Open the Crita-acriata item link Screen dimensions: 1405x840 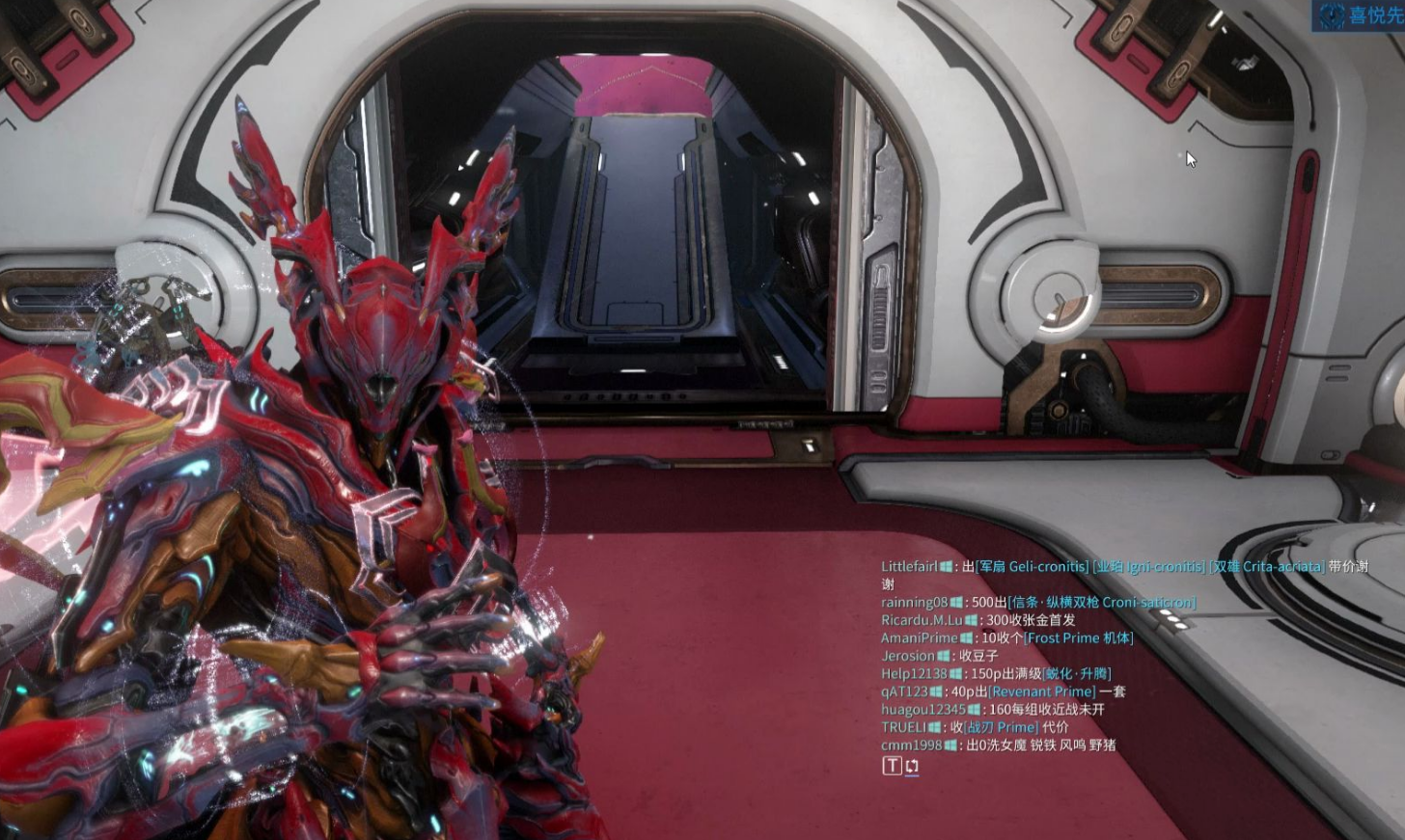coord(1266,567)
